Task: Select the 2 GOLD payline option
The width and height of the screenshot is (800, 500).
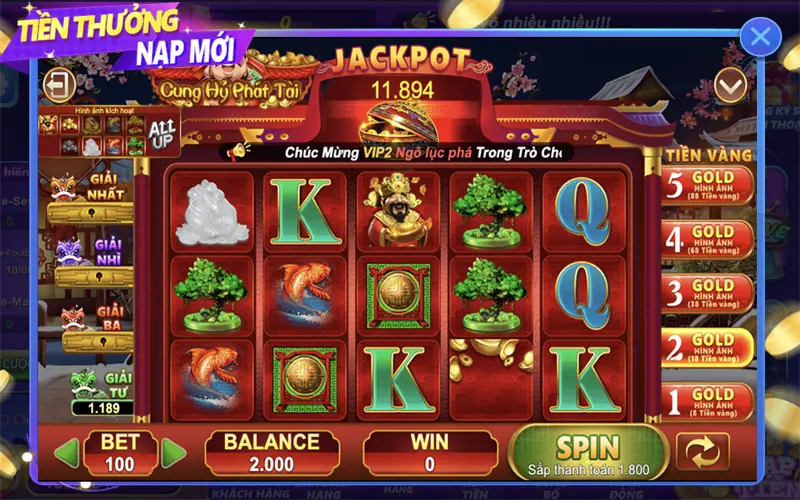Action: [707, 348]
